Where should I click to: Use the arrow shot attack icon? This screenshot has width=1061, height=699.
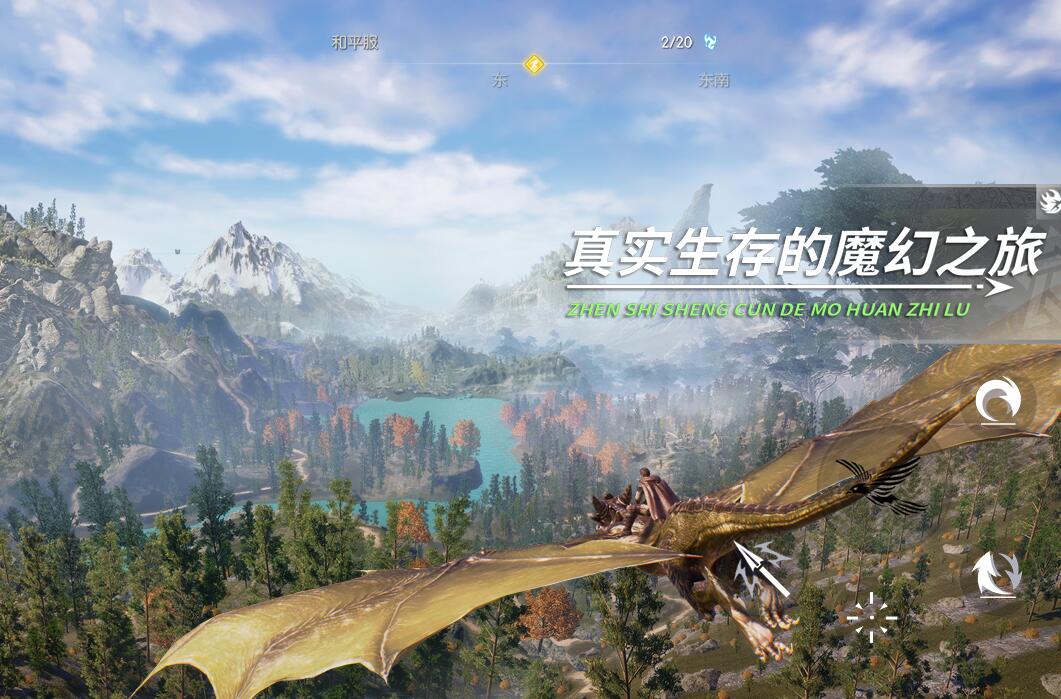(x=760, y=570)
